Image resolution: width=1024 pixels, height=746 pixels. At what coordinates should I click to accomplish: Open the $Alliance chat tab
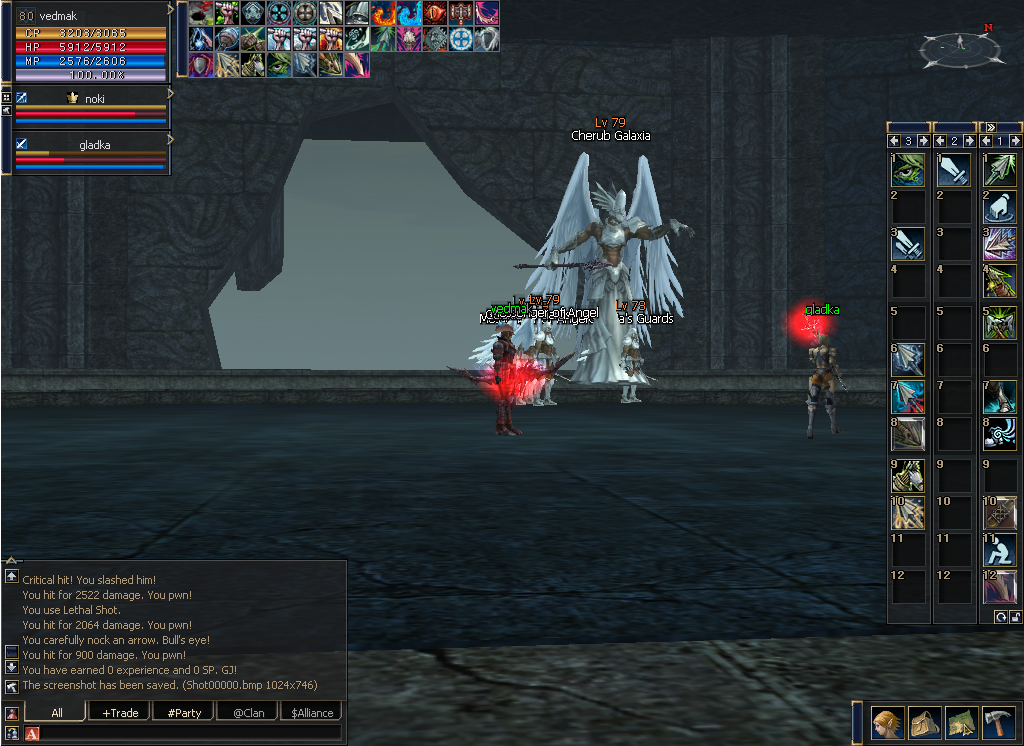point(312,712)
